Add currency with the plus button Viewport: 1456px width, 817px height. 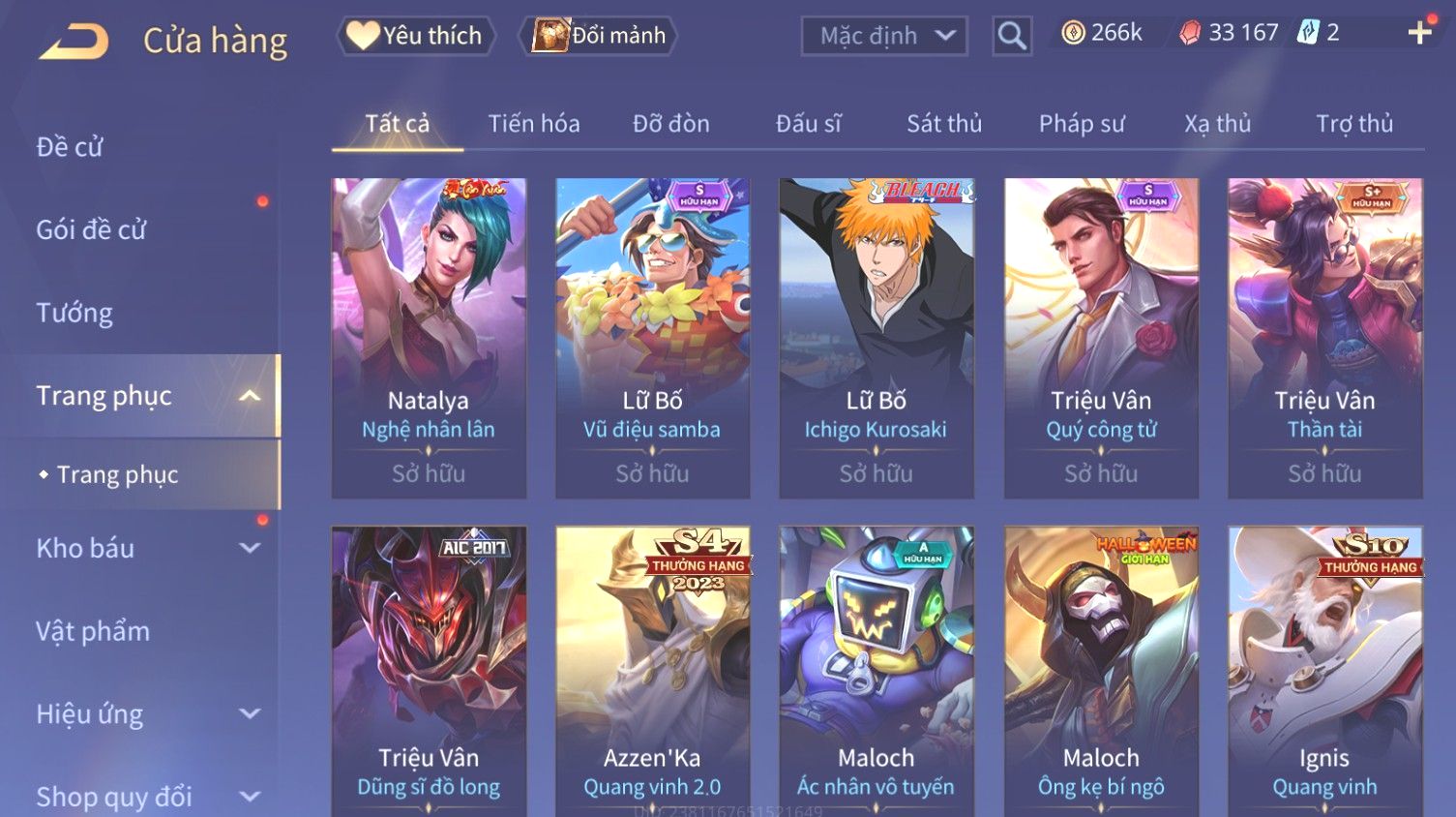point(1419,33)
